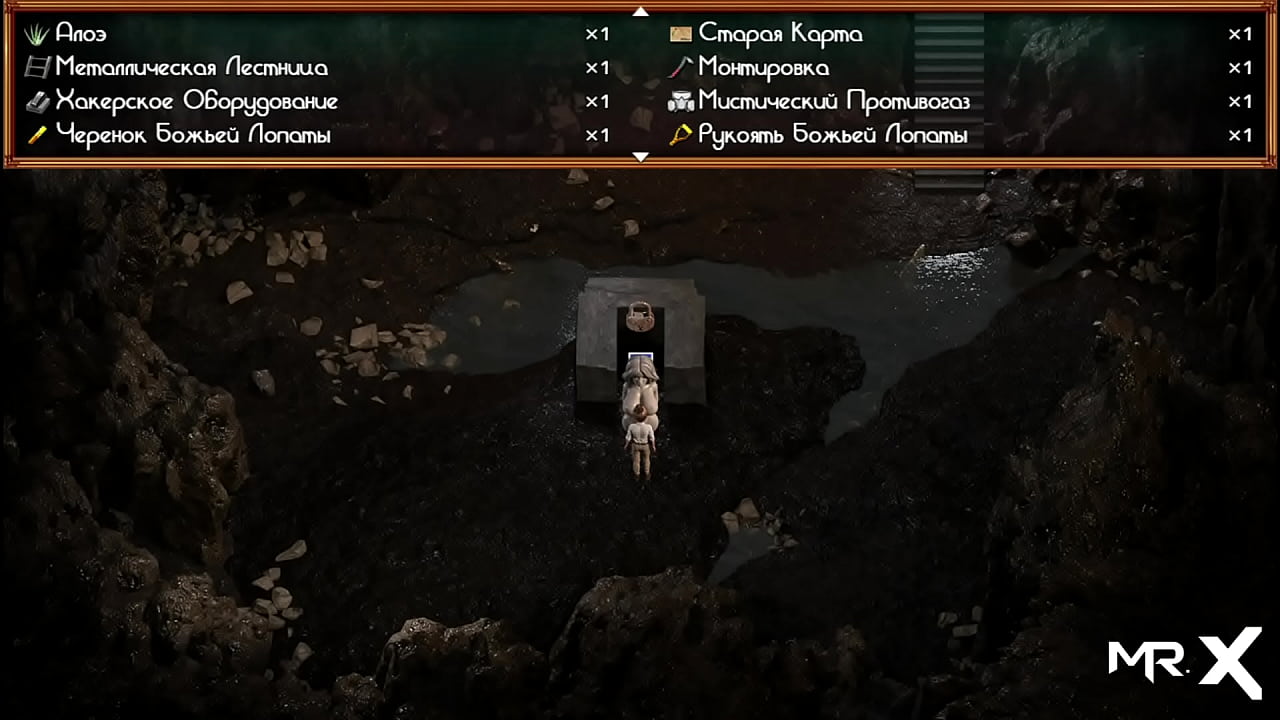Image resolution: width=1280 pixels, height=720 pixels.
Task: Click the inventory list down arrow
Action: click(641, 157)
